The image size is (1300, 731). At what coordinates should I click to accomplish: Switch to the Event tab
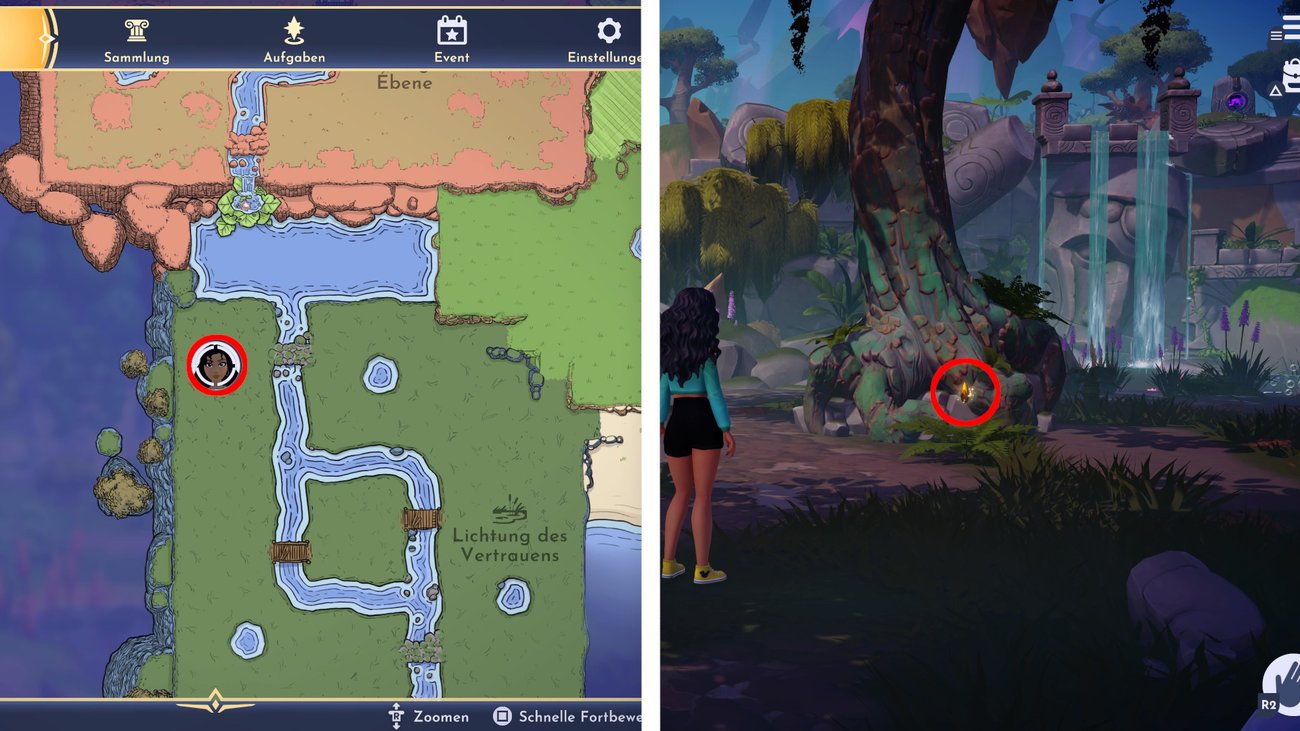pyautogui.click(x=452, y=57)
